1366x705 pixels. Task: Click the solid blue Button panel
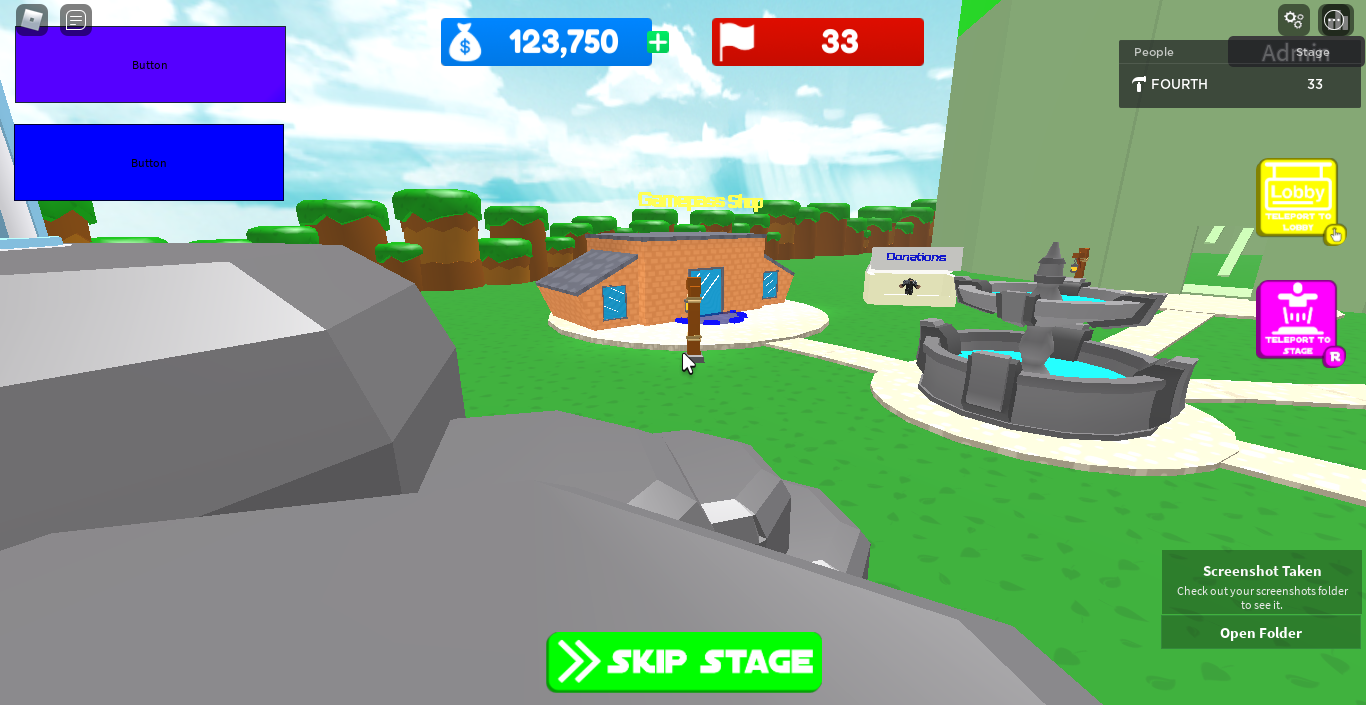(x=149, y=162)
